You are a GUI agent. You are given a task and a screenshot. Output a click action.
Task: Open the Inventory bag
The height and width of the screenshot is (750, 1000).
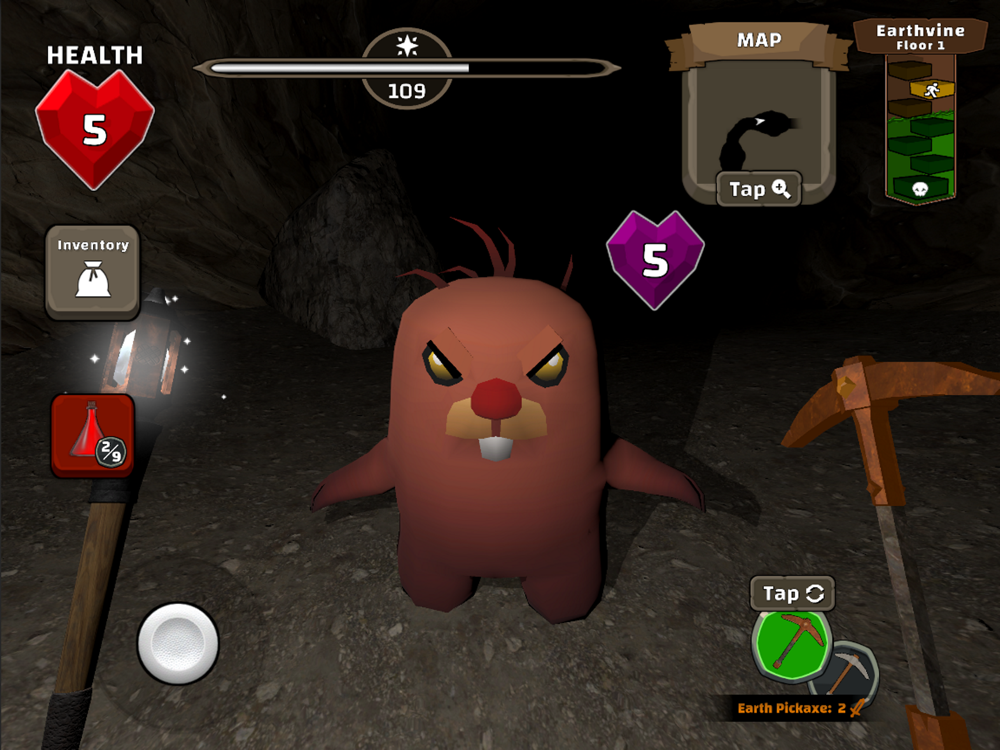(x=92, y=272)
